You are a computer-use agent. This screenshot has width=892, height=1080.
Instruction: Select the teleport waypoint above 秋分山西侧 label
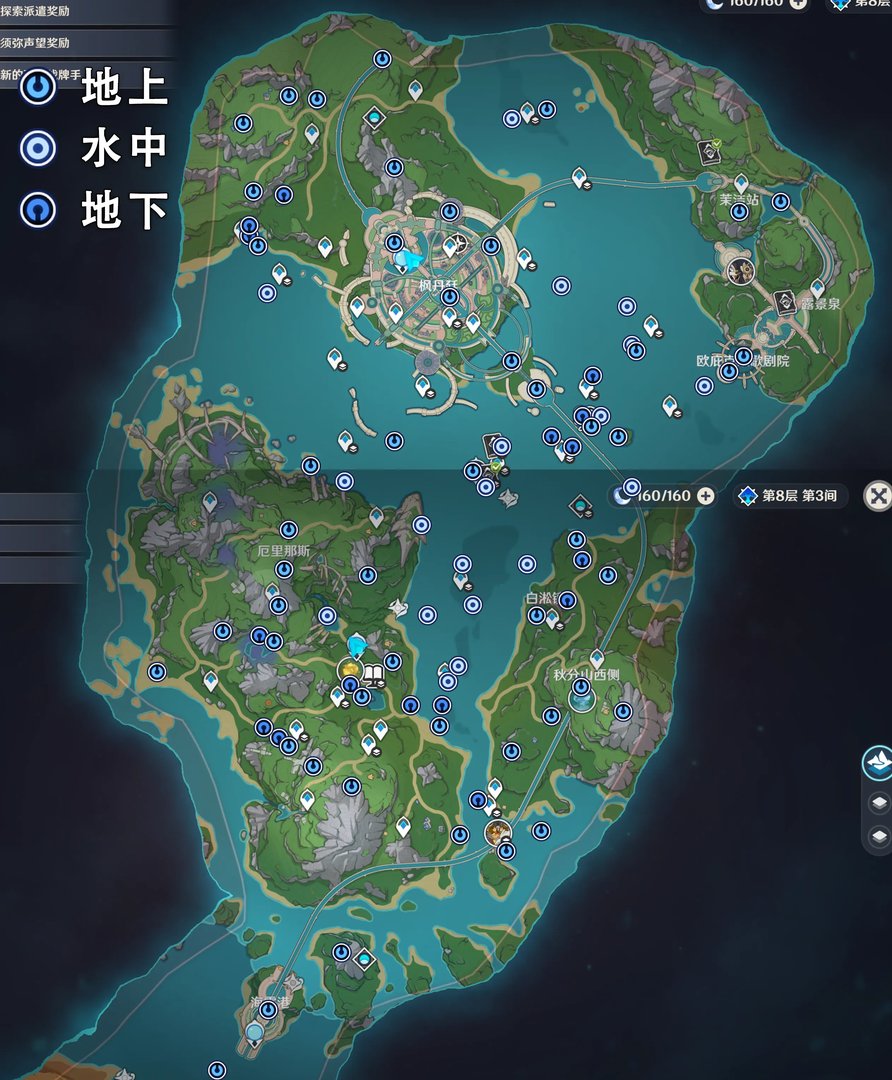[597, 658]
